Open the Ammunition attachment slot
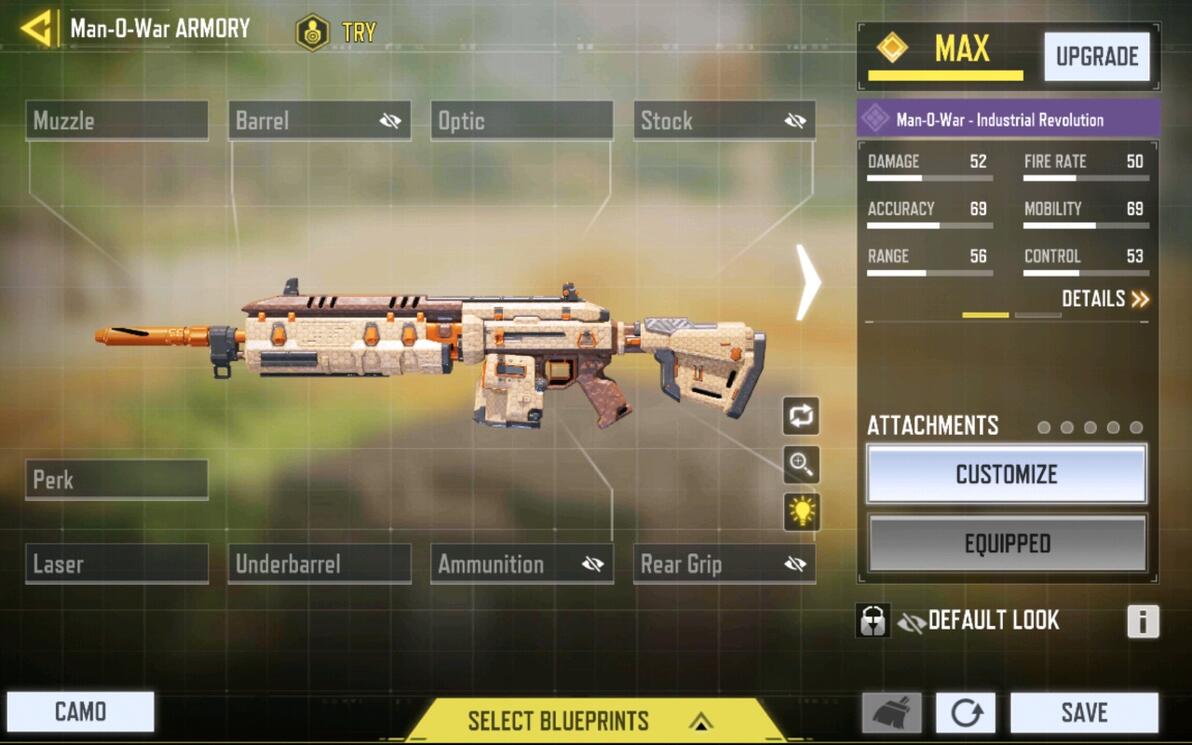 [521, 564]
